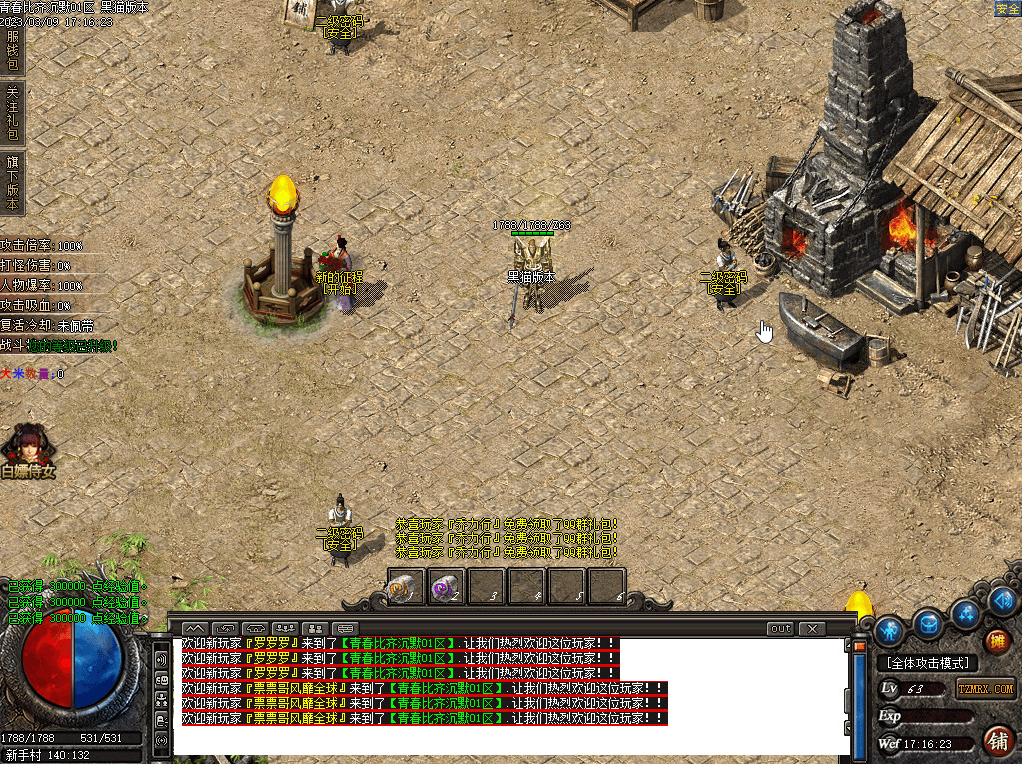This screenshot has width=1022, height=764.
Task: Open the bag icon for inventory
Action: (x=929, y=624)
